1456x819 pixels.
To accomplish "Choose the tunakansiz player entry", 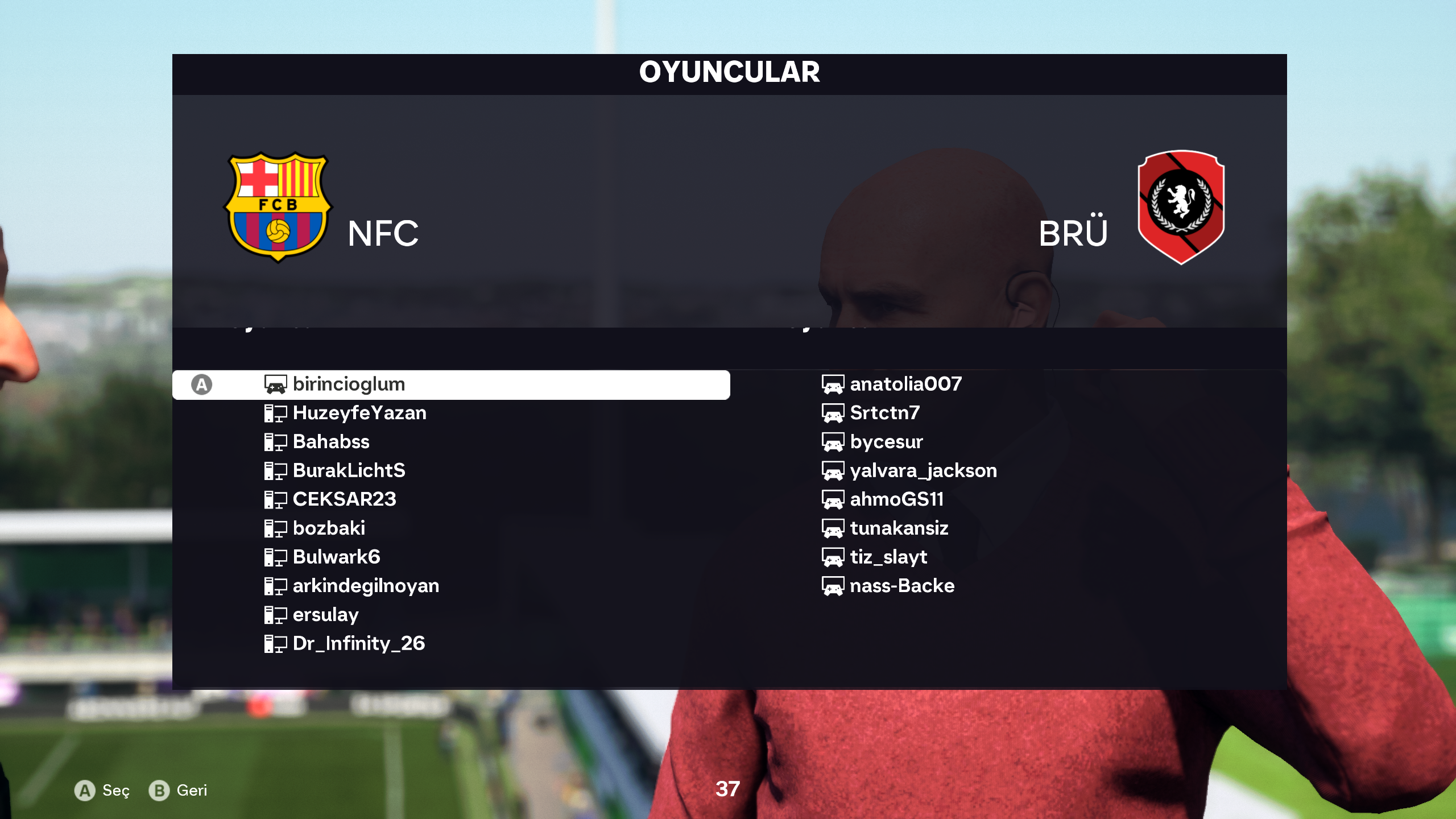I will point(899,528).
